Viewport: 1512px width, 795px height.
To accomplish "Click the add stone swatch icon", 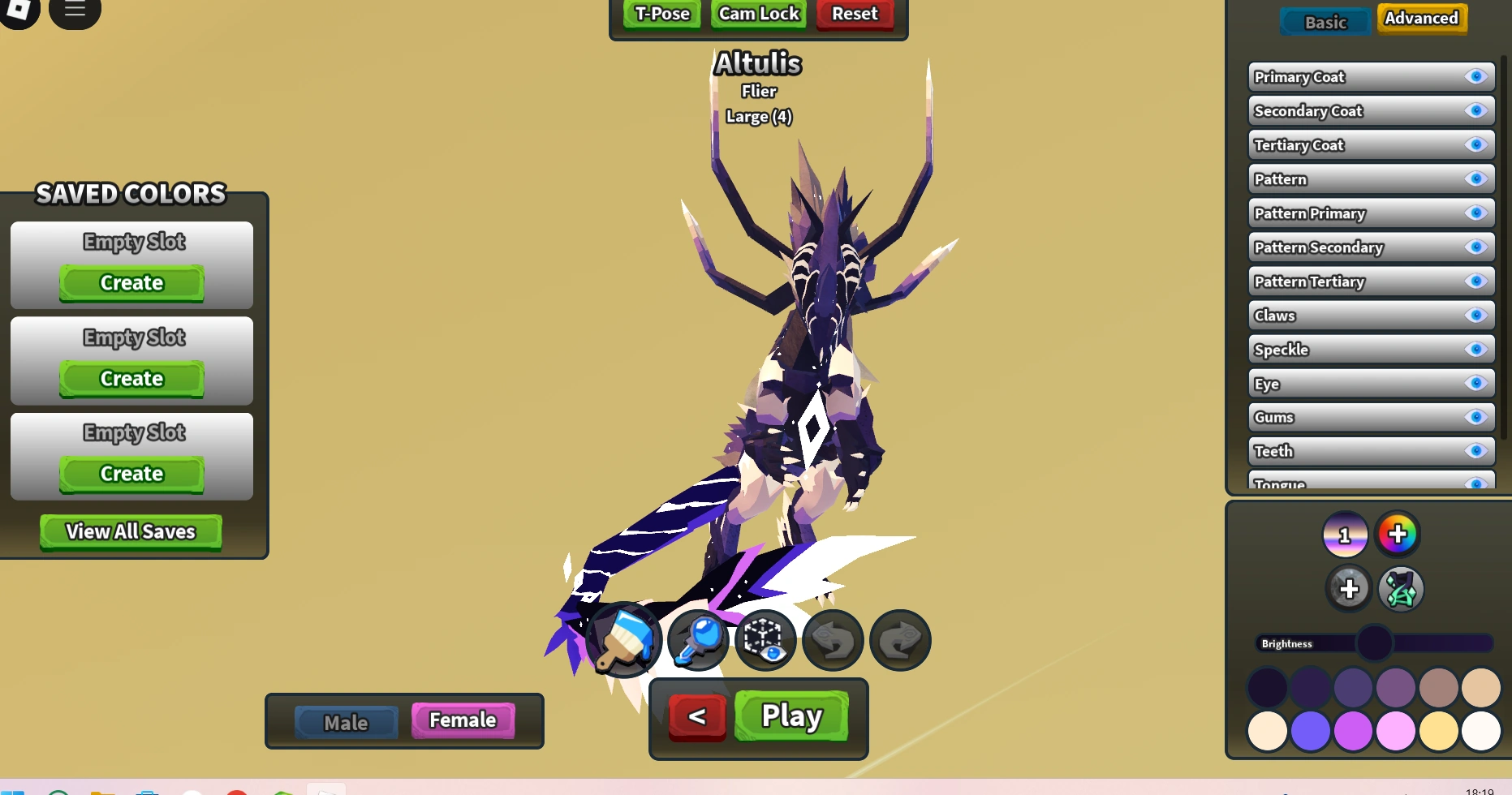I will pos(1350,589).
